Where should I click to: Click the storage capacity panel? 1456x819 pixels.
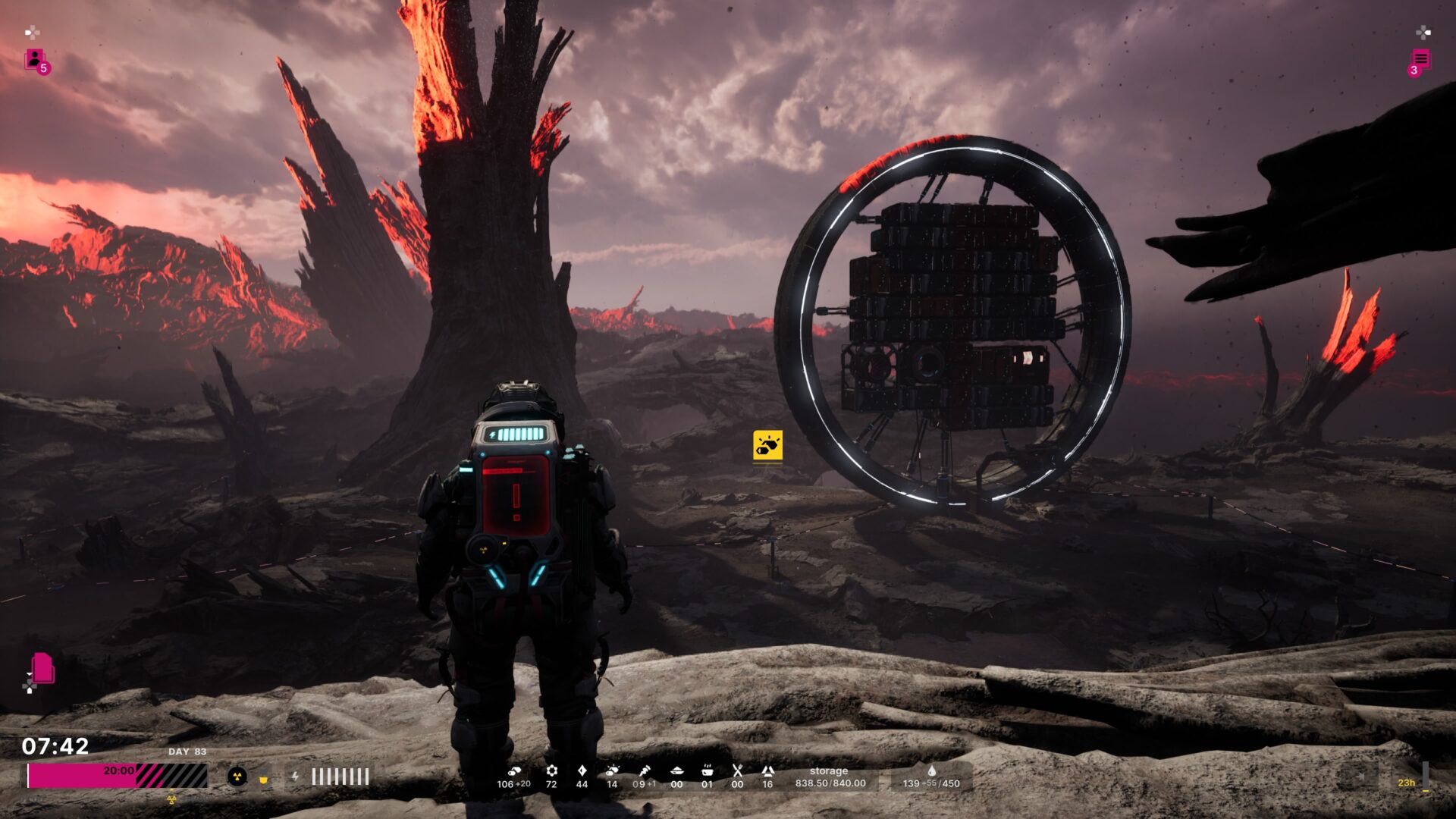click(x=830, y=777)
